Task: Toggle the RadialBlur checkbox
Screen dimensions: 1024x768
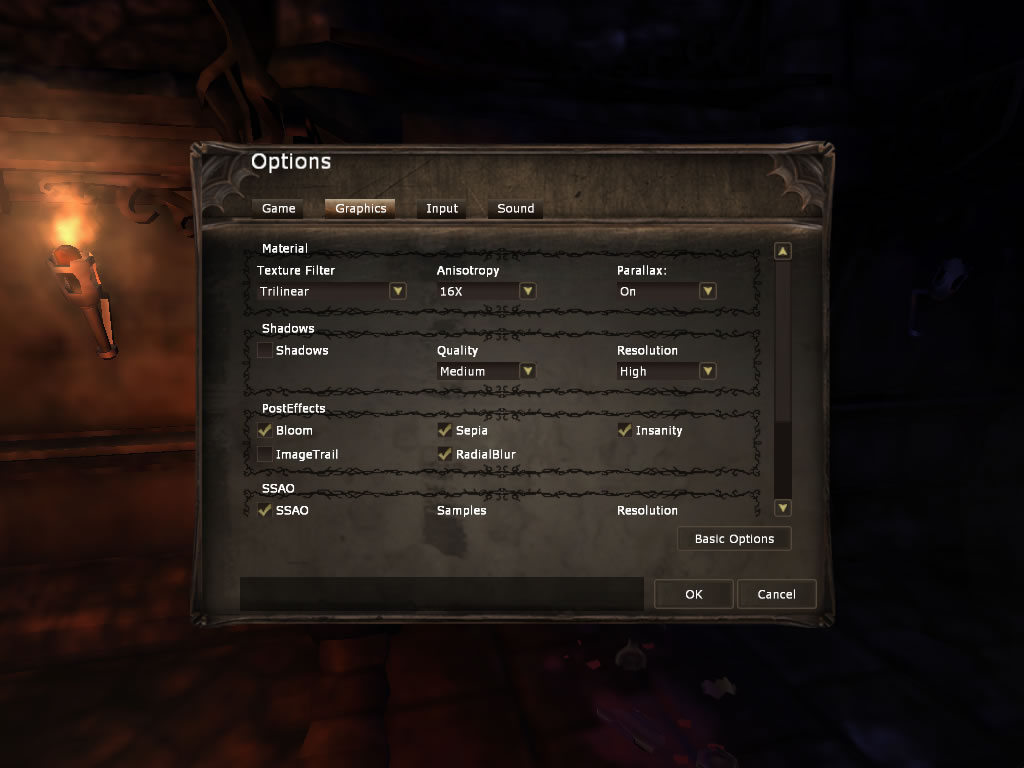Action: tap(445, 454)
